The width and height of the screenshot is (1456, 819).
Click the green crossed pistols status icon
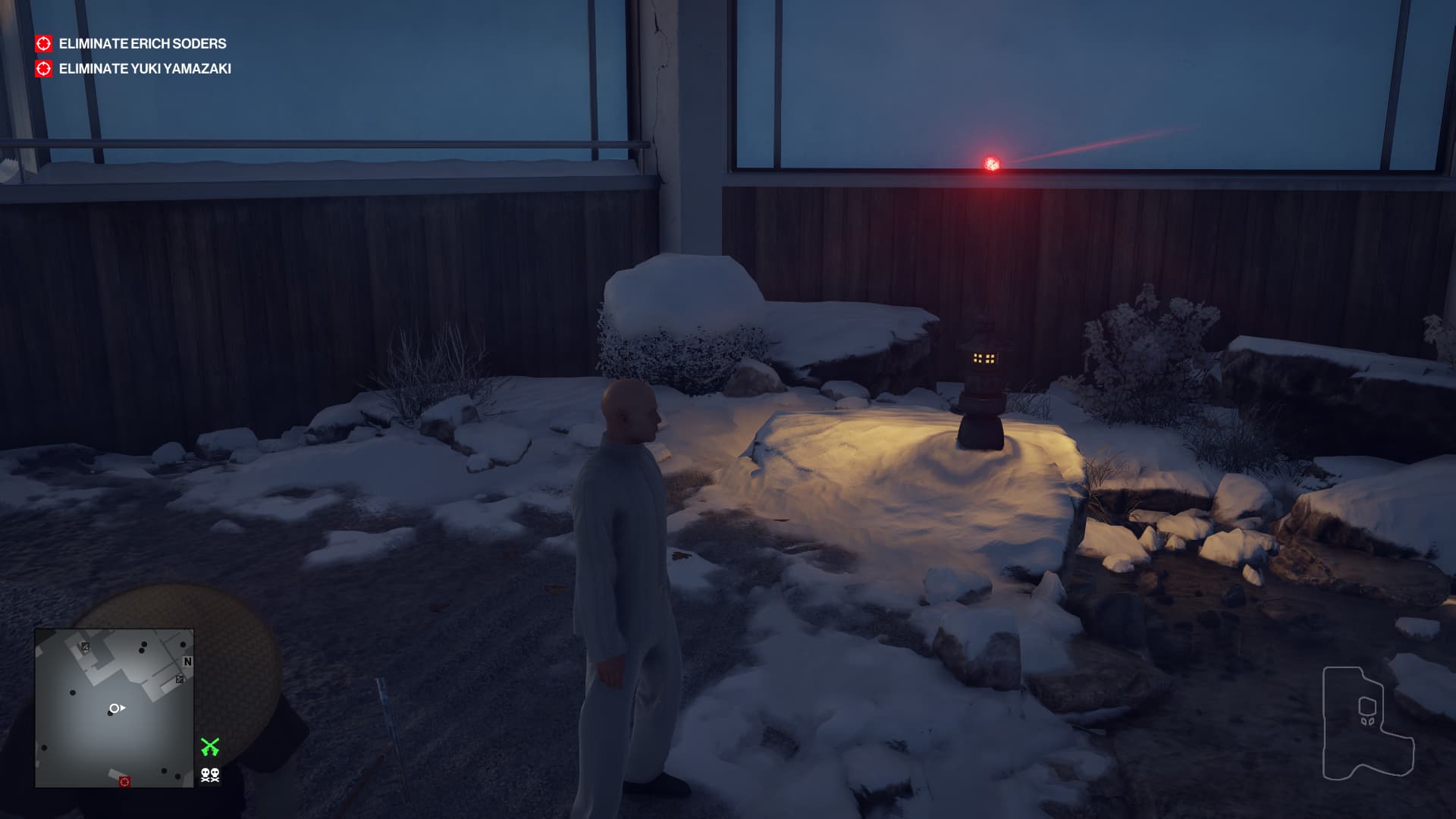point(210,747)
